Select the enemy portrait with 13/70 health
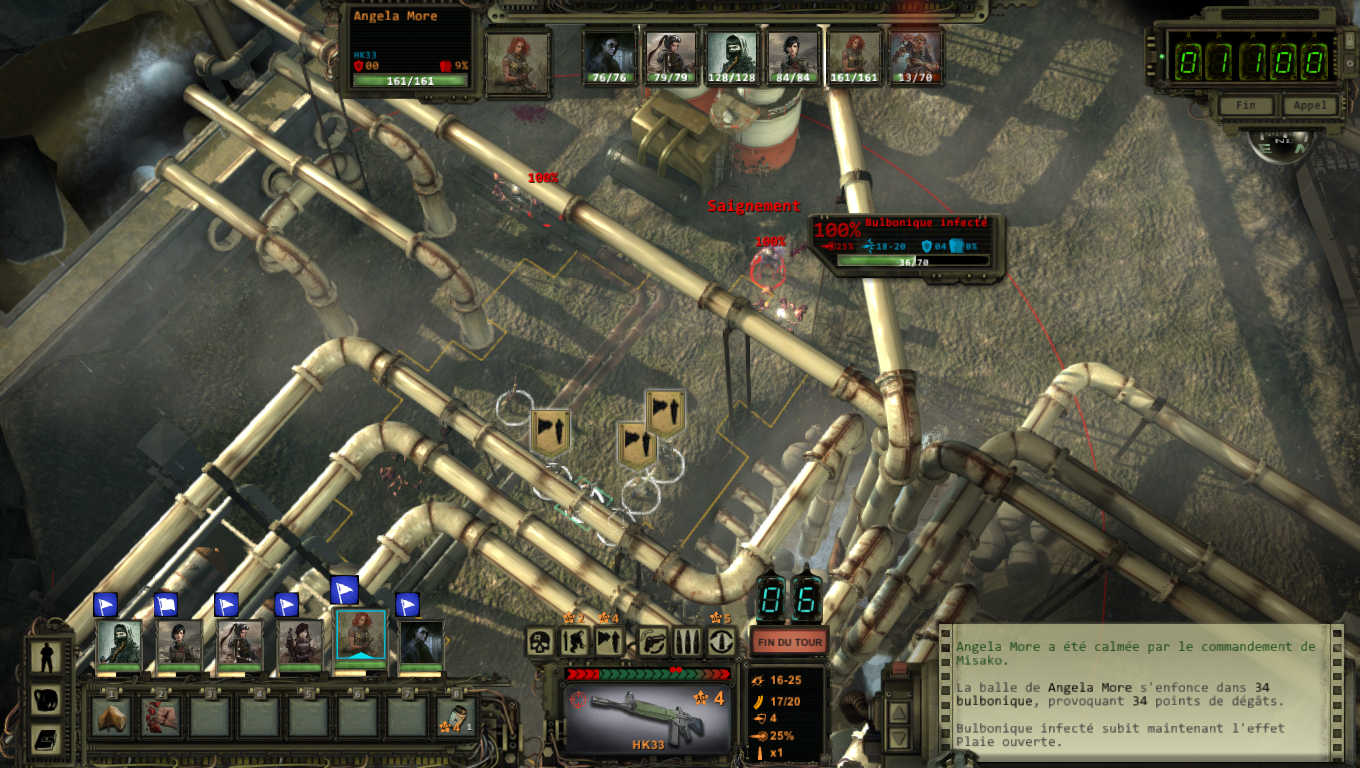This screenshot has width=1360, height=768. point(915,57)
